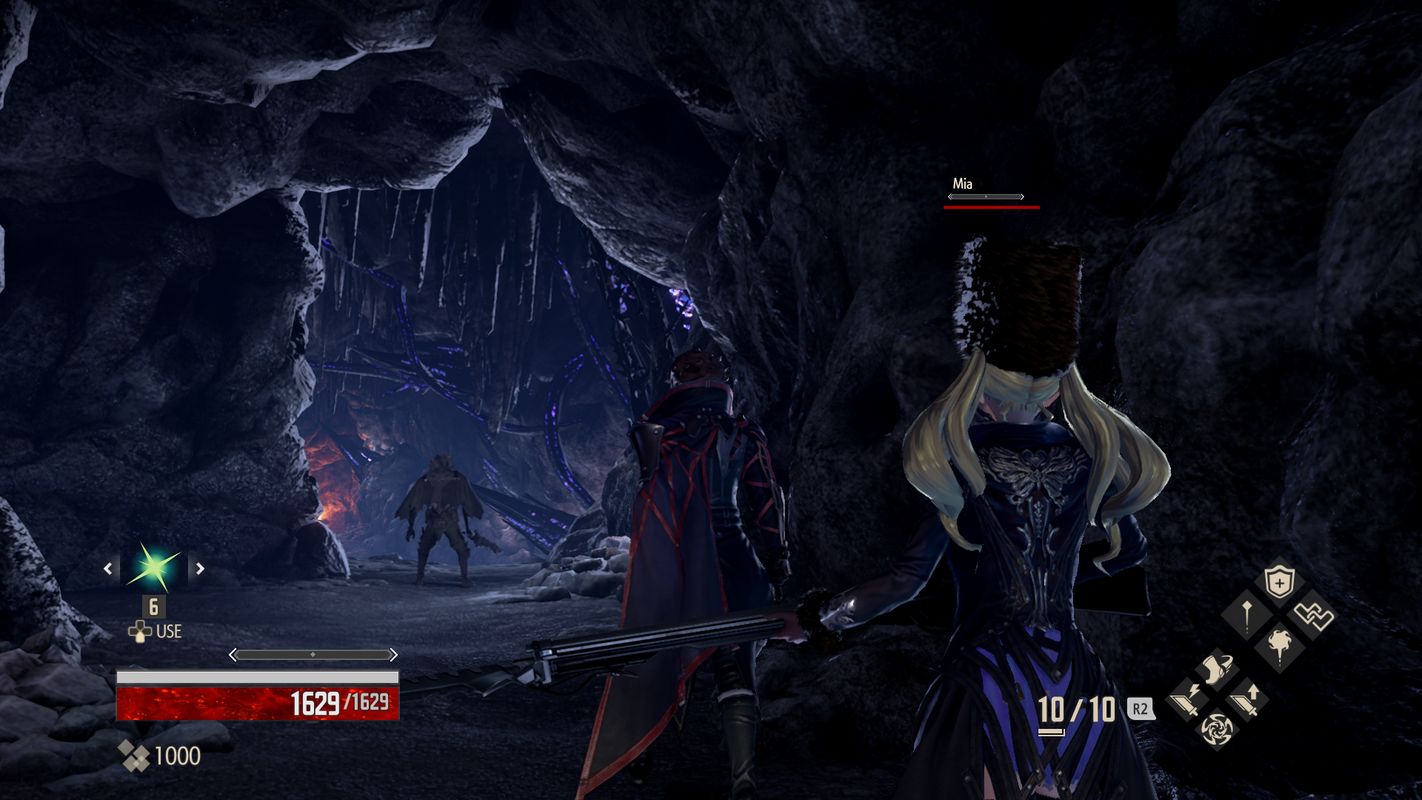Select the Regeneration shield gift icon
The height and width of the screenshot is (800, 1422).
(x=1279, y=580)
